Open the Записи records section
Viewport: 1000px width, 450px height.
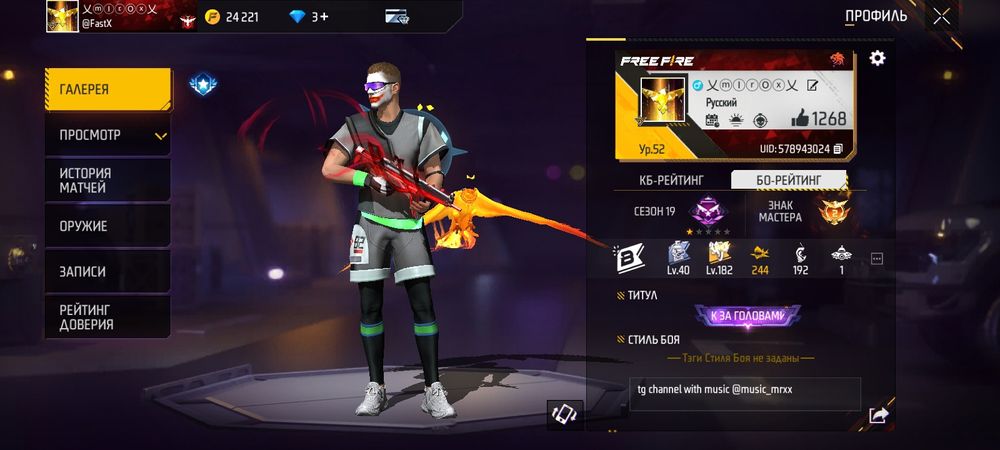click(x=107, y=271)
